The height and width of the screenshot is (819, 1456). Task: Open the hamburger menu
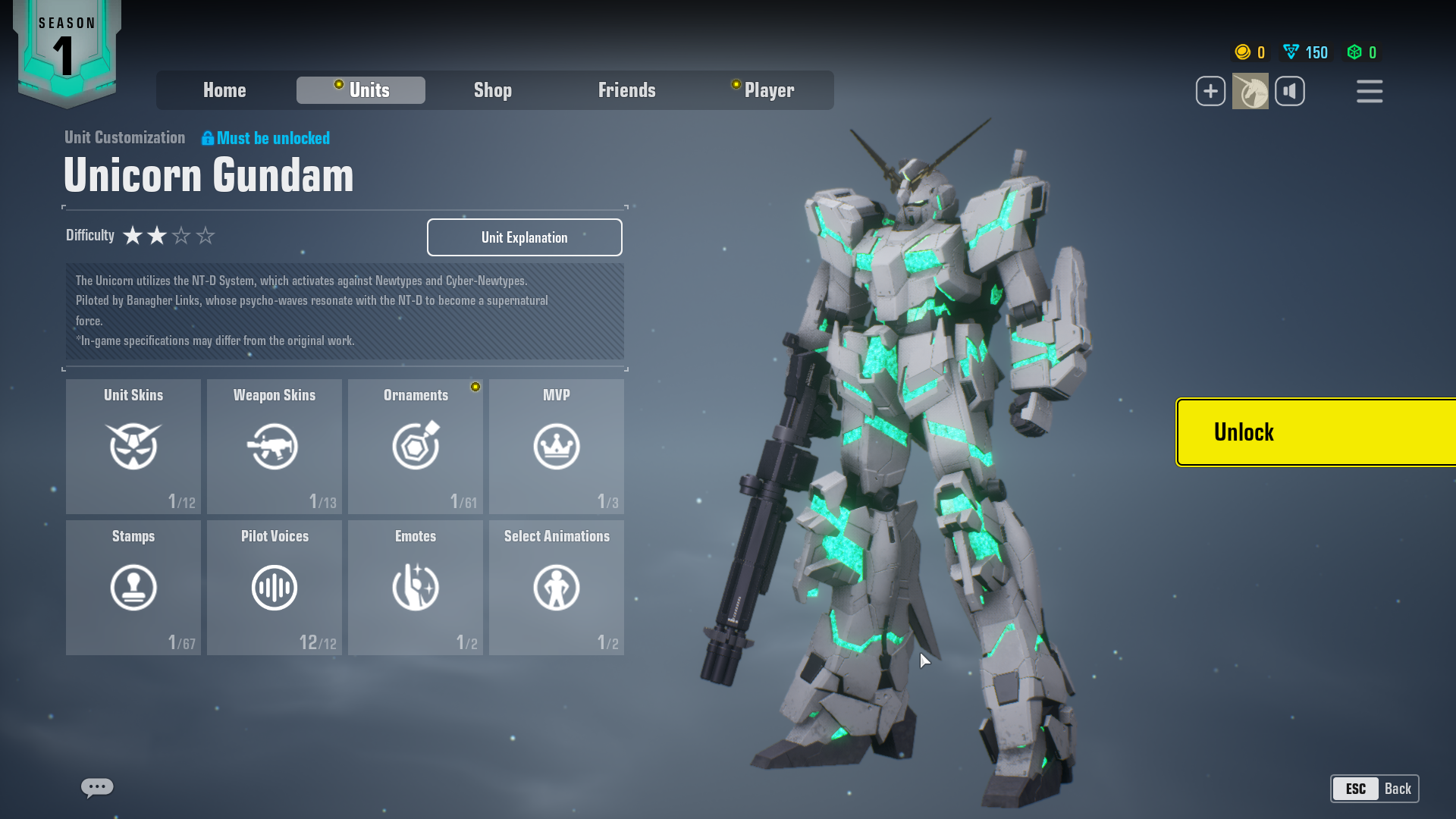1370,90
